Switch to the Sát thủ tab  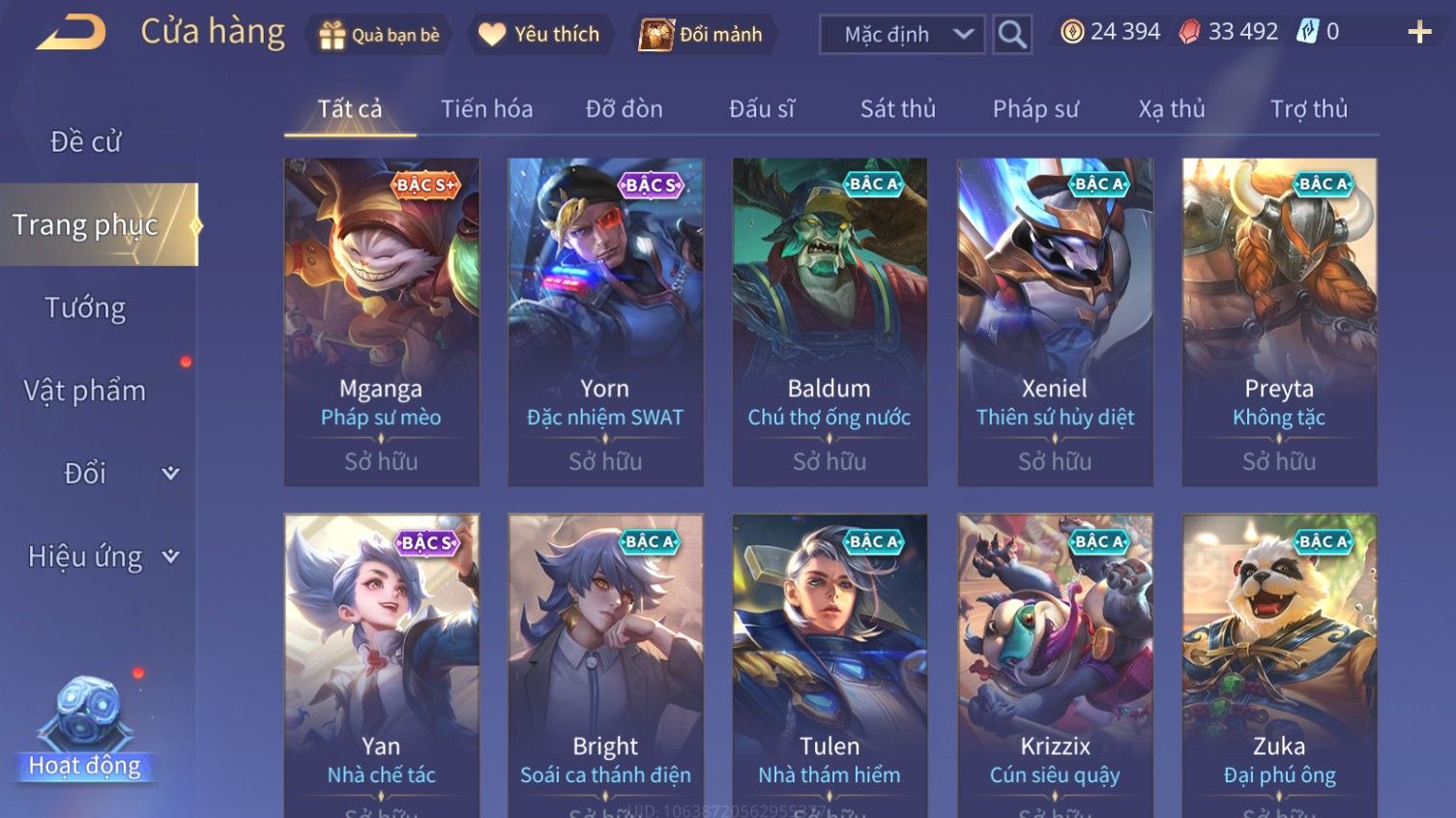[897, 109]
